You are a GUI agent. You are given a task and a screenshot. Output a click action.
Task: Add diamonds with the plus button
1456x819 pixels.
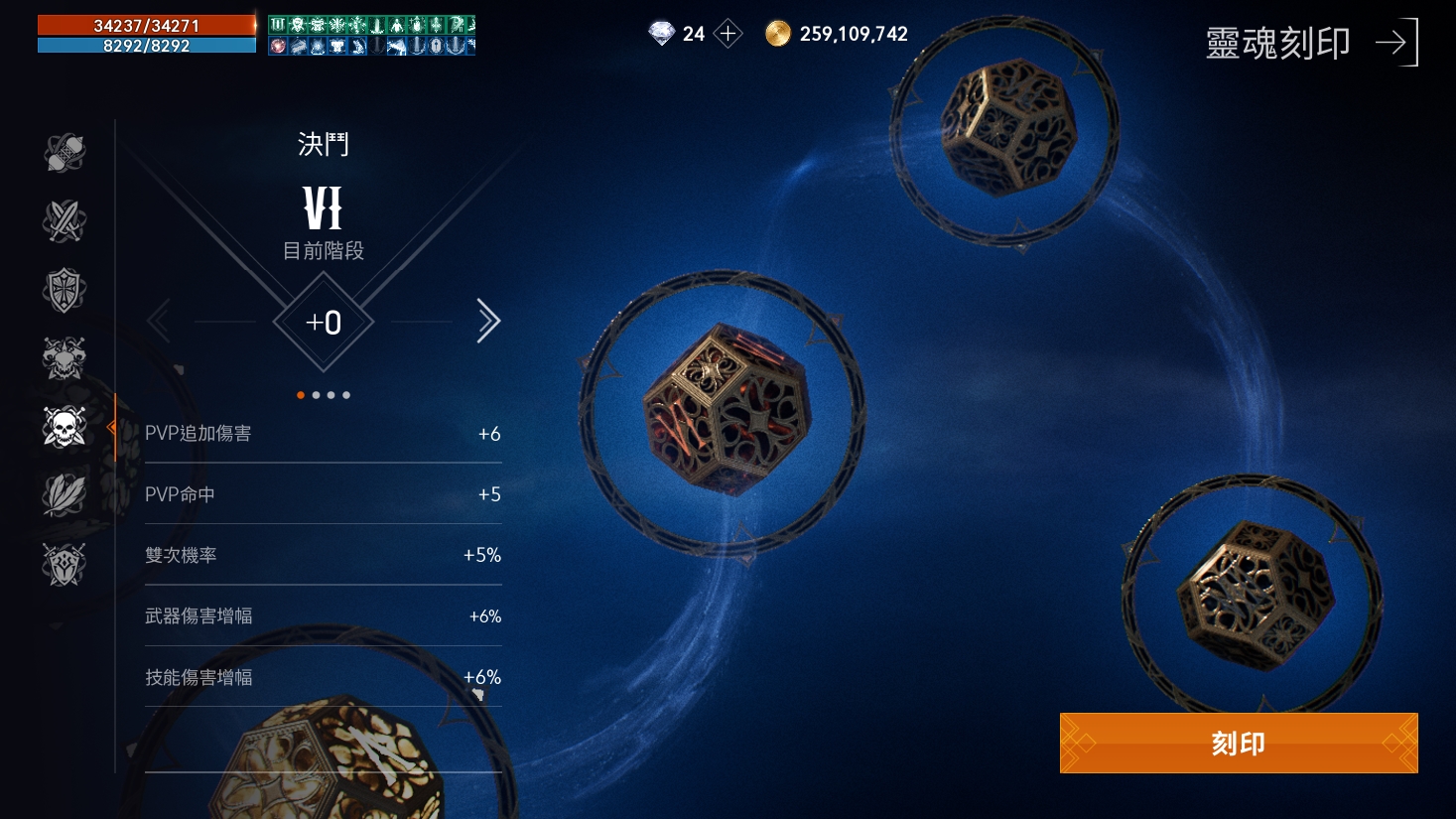pyautogui.click(x=728, y=34)
